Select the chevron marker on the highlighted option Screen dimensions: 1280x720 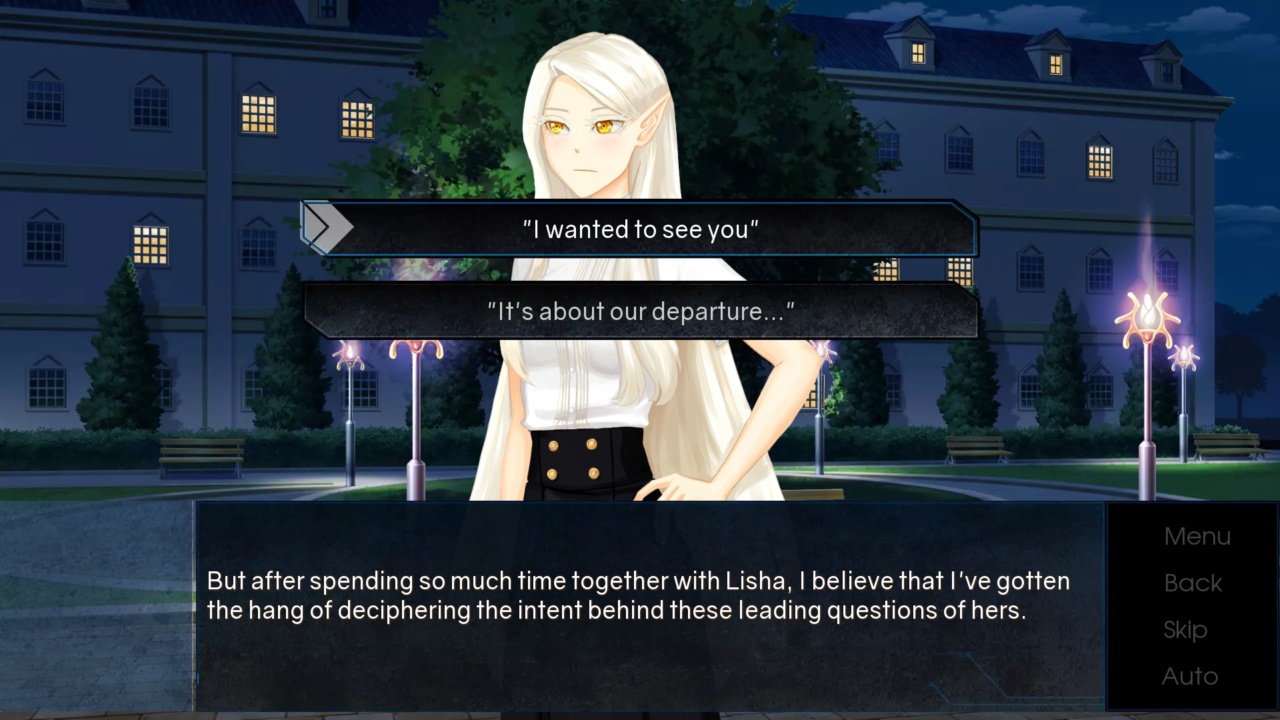tap(327, 226)
